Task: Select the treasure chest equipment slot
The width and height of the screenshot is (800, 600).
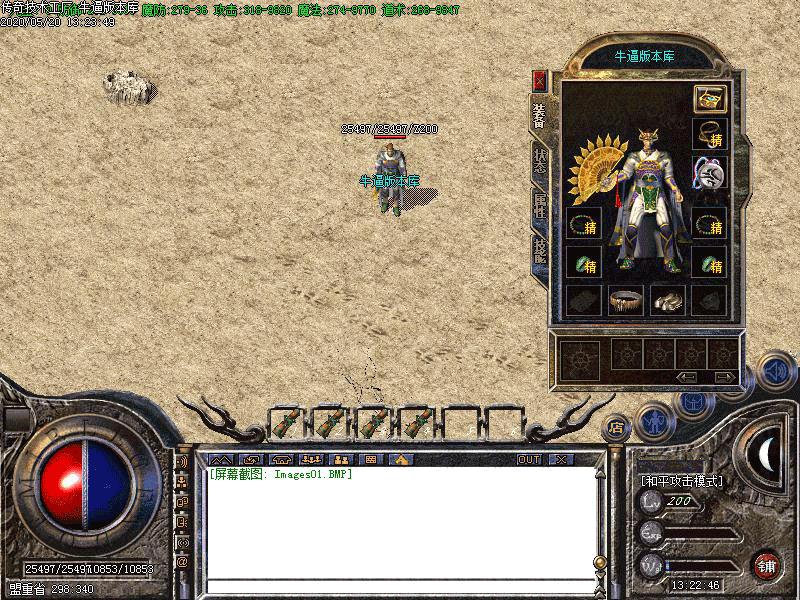Action: tap(709, 98)
